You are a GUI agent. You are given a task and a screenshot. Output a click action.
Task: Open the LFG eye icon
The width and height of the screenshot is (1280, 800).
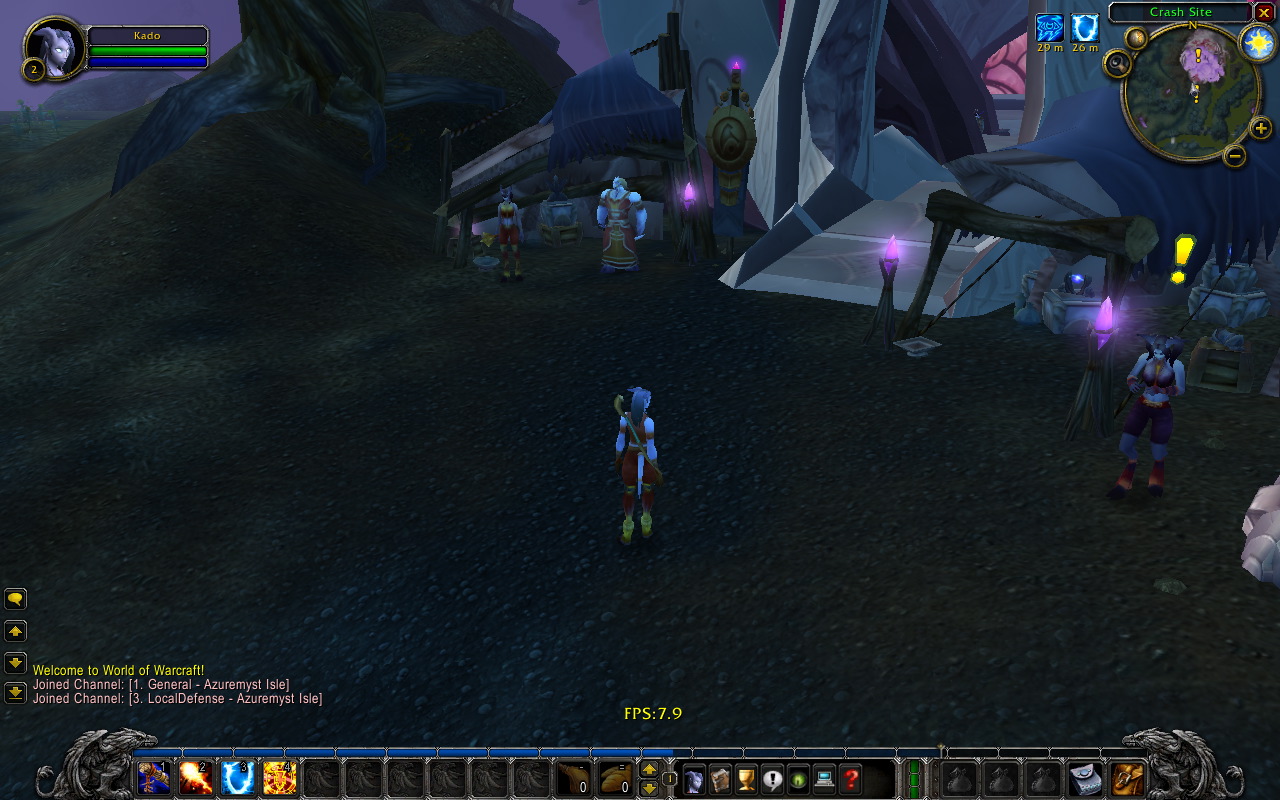(798, 780)
